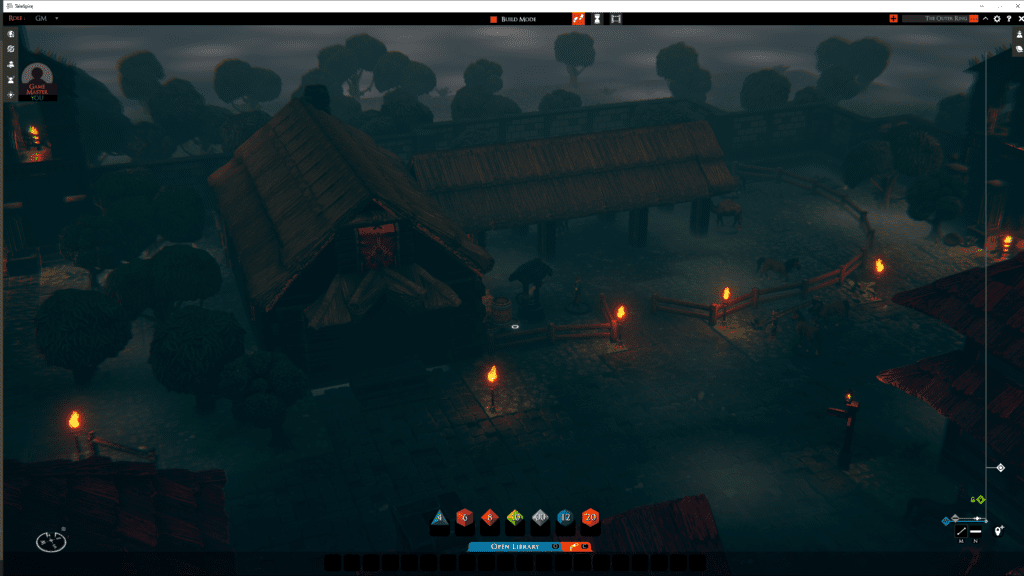The height and width of the screenshot is (576, 1024).
Task: Select the Game Master player portrait
Action: pos(38,81)
